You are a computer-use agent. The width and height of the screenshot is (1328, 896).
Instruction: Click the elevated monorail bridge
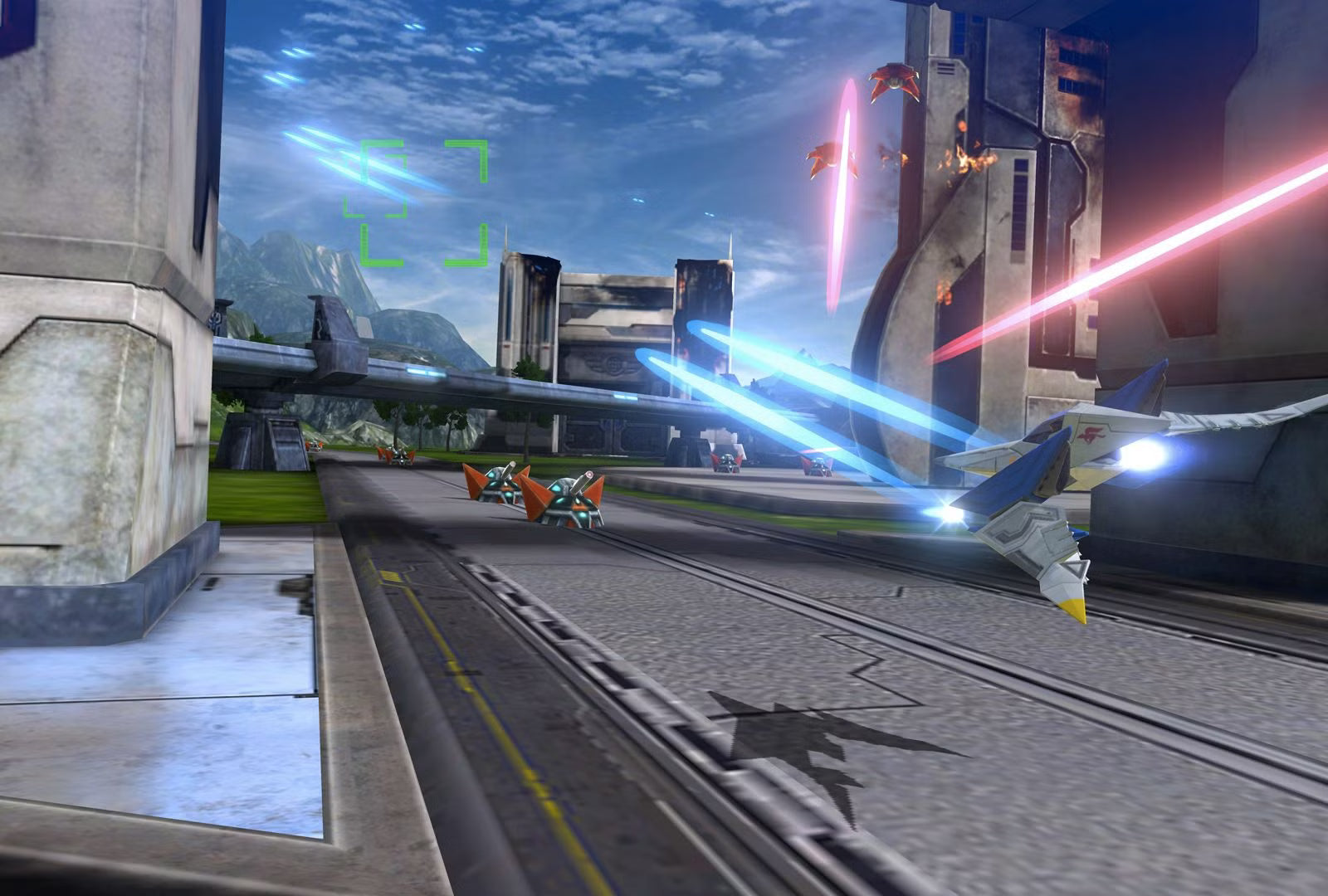pyautogui.click(x=415, y=365)
